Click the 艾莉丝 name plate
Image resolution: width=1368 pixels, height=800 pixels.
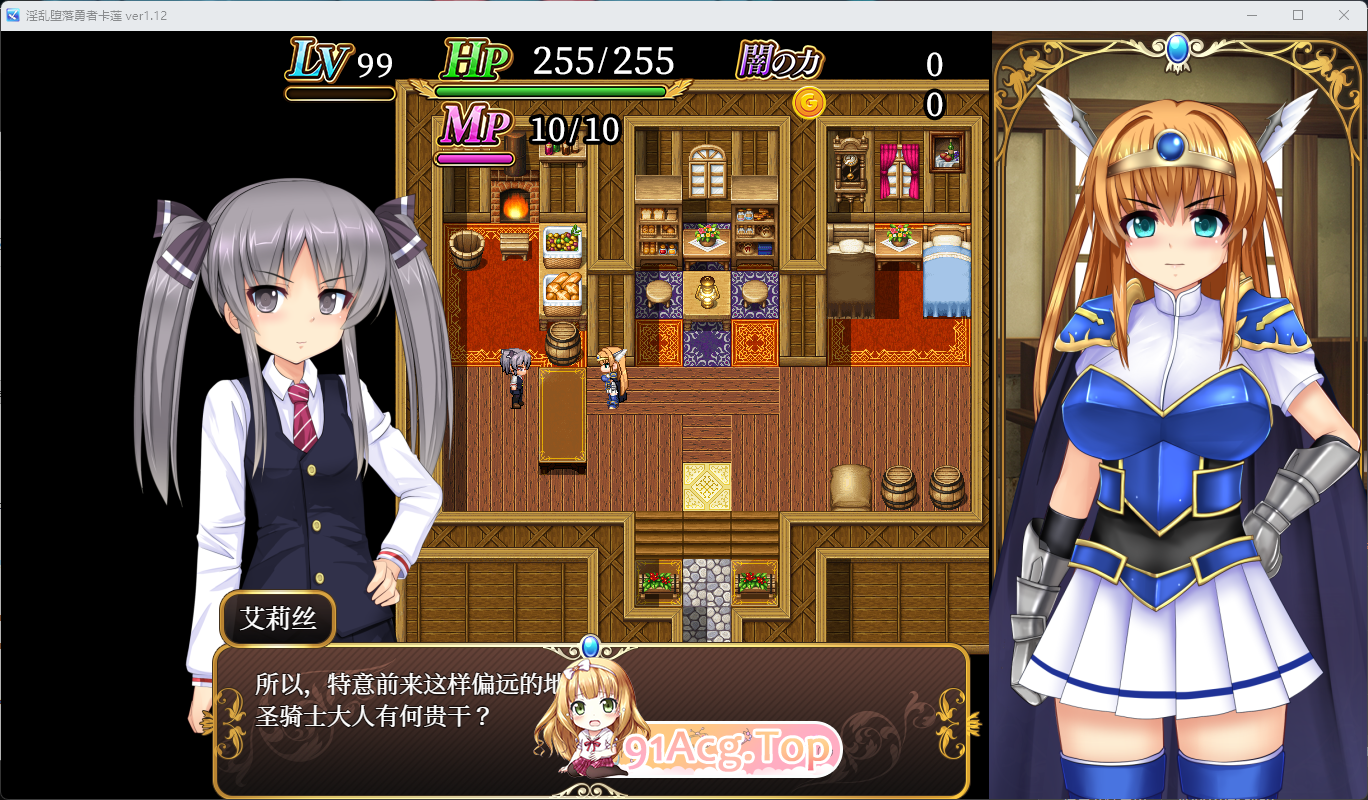tap(277, 618)
